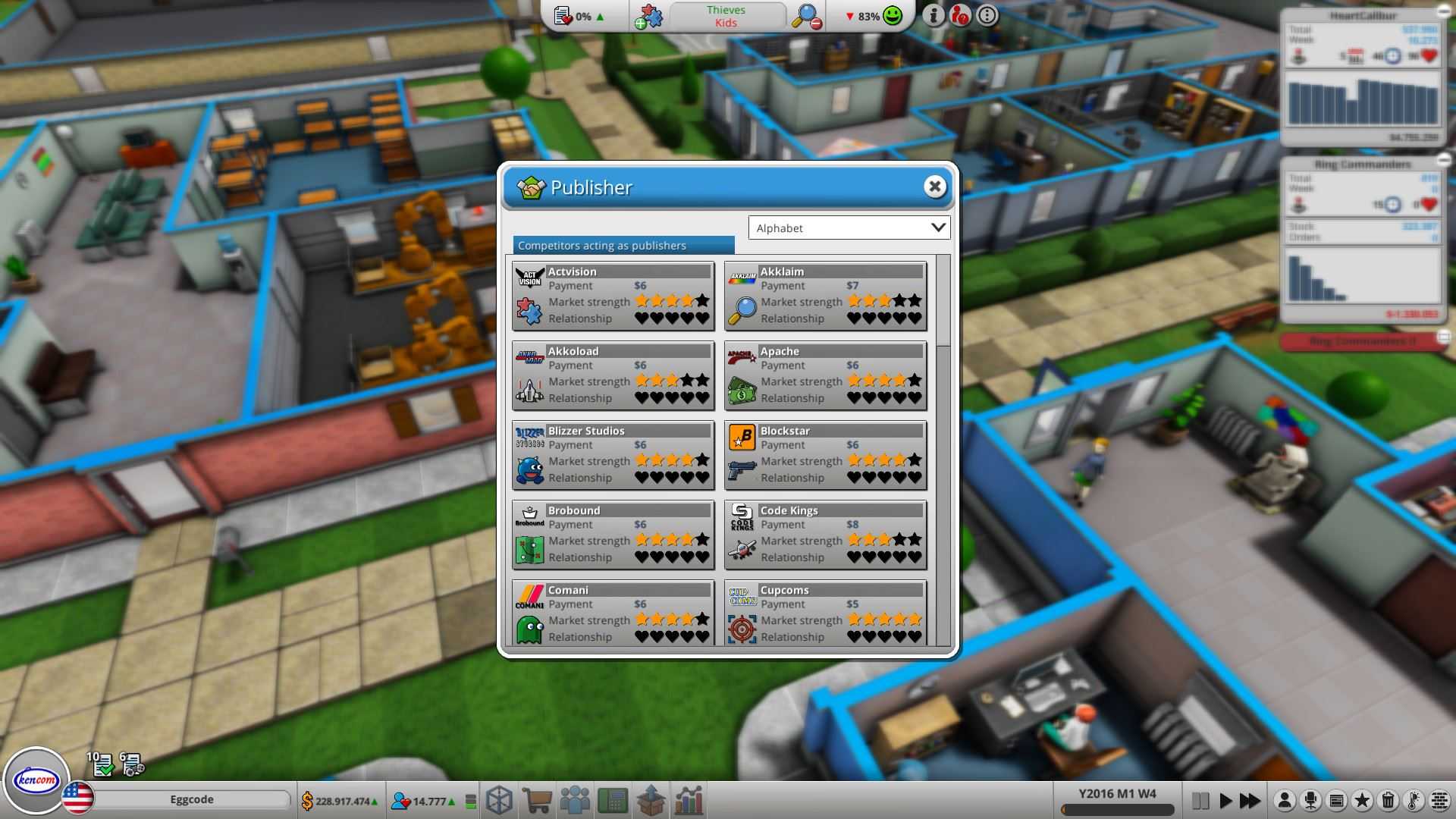Click the star rating icon bottom right
Viewport: 1456px width, 819px height.
pyautogui.click(x=1363, y=800)
